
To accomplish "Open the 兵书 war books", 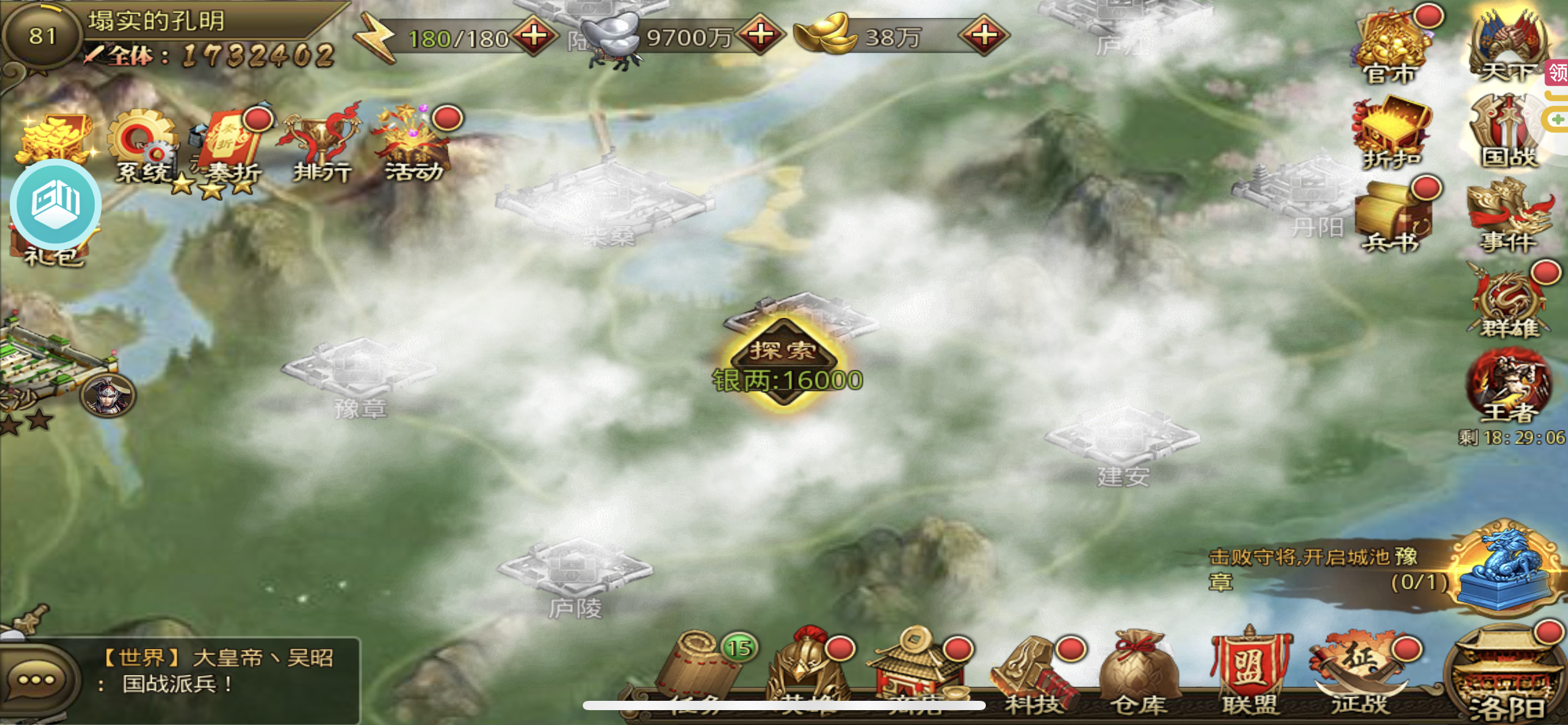I will pos(1391,217).
